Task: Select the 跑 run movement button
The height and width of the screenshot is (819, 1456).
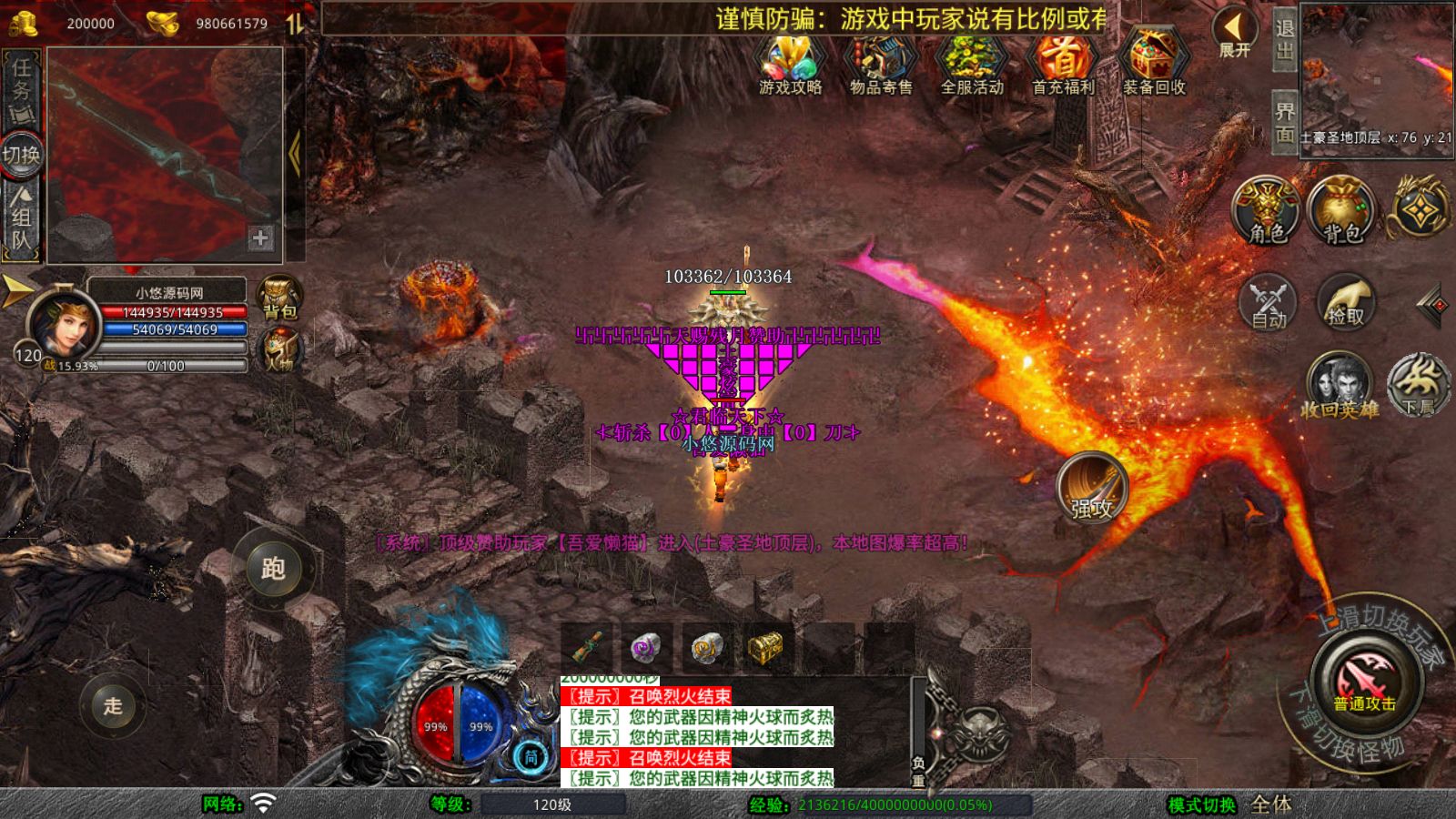Action: (273, 568)
